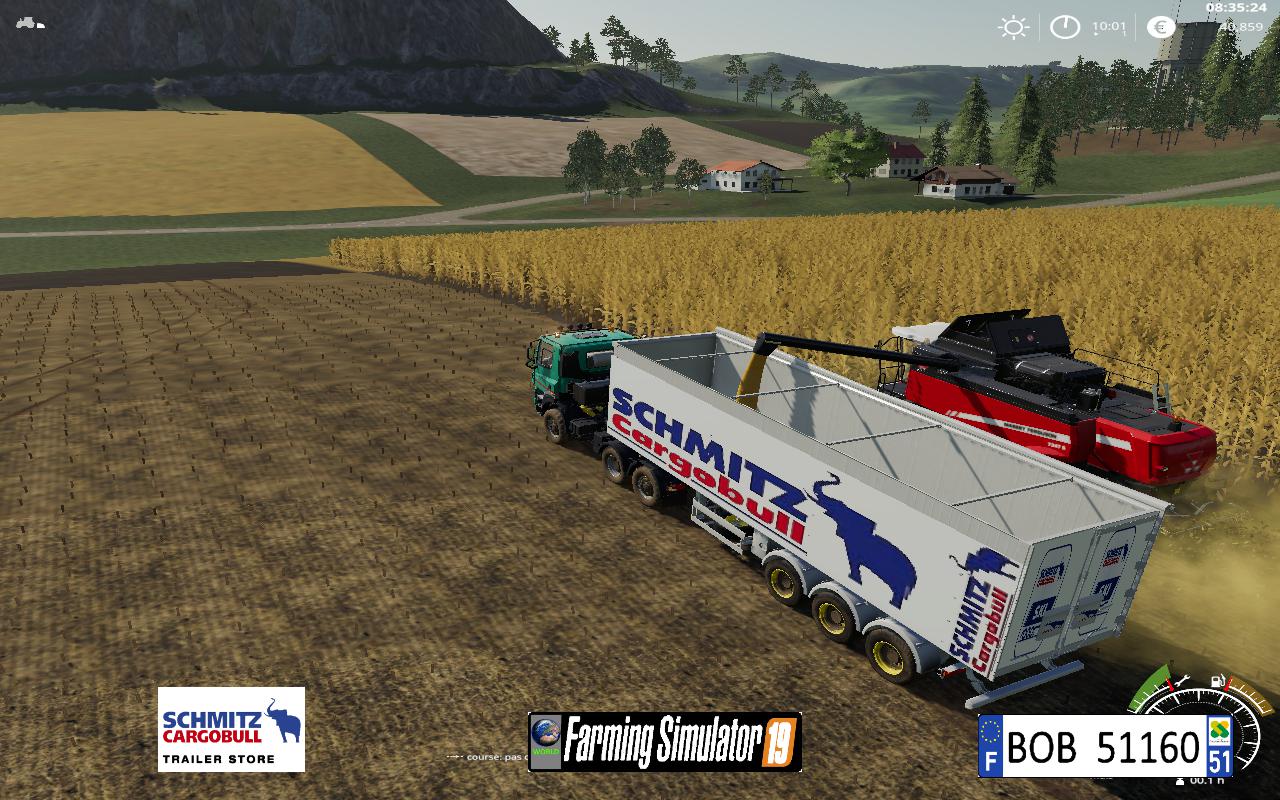
Task: Click the sun weather icon
Action: [1013, 27]
